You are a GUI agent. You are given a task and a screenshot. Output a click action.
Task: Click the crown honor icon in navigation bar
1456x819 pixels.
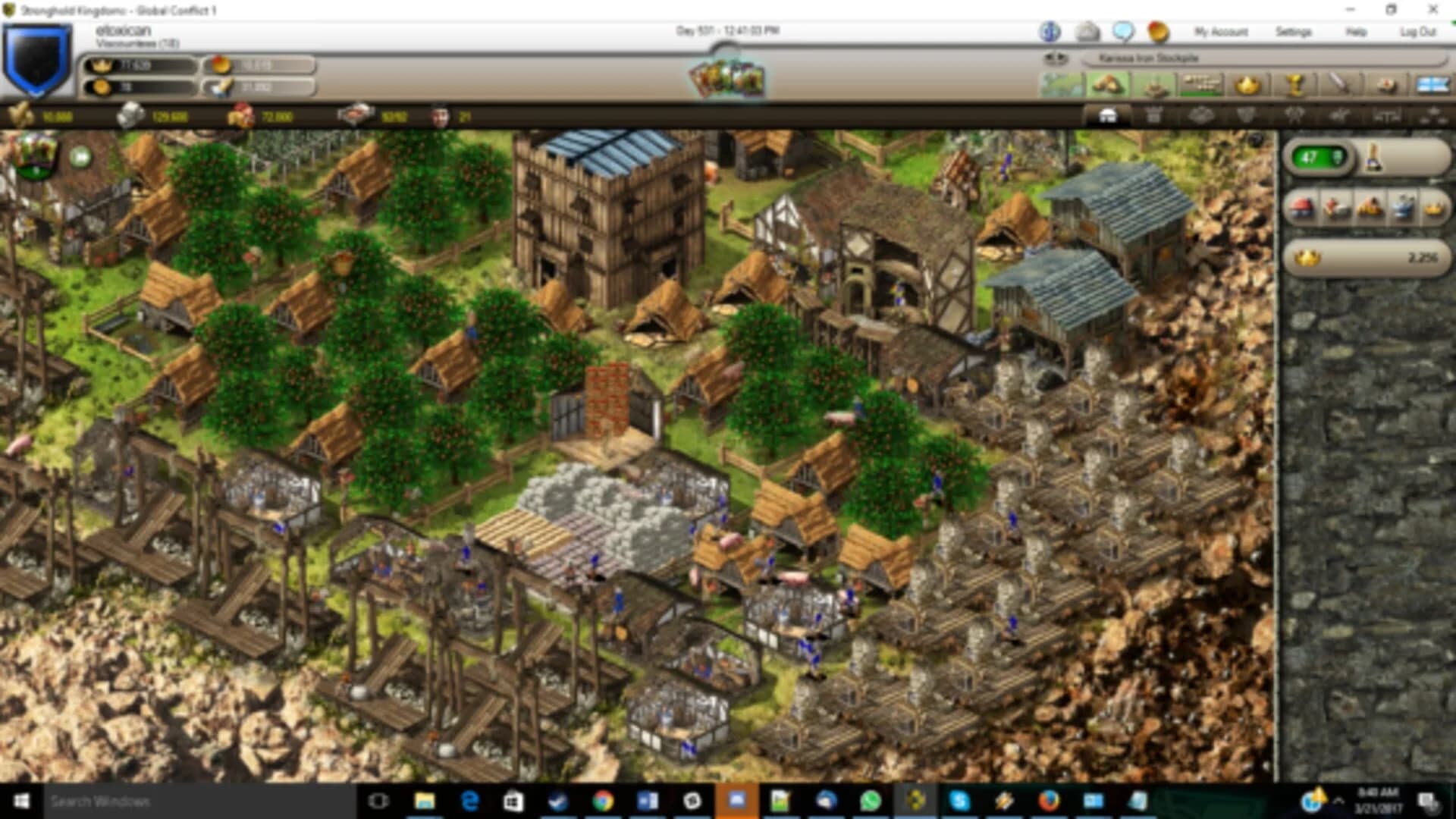point(1247,83)
